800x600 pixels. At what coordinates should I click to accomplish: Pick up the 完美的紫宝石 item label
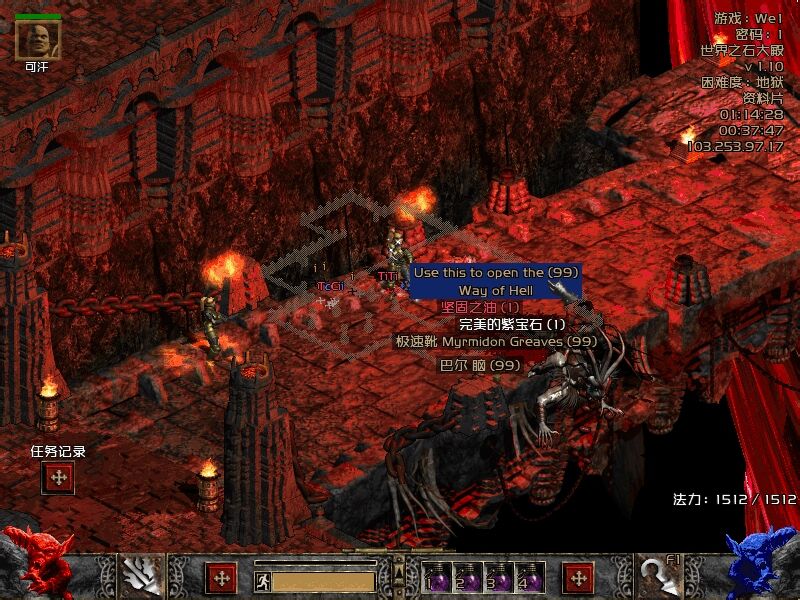(x=512, y=324)
